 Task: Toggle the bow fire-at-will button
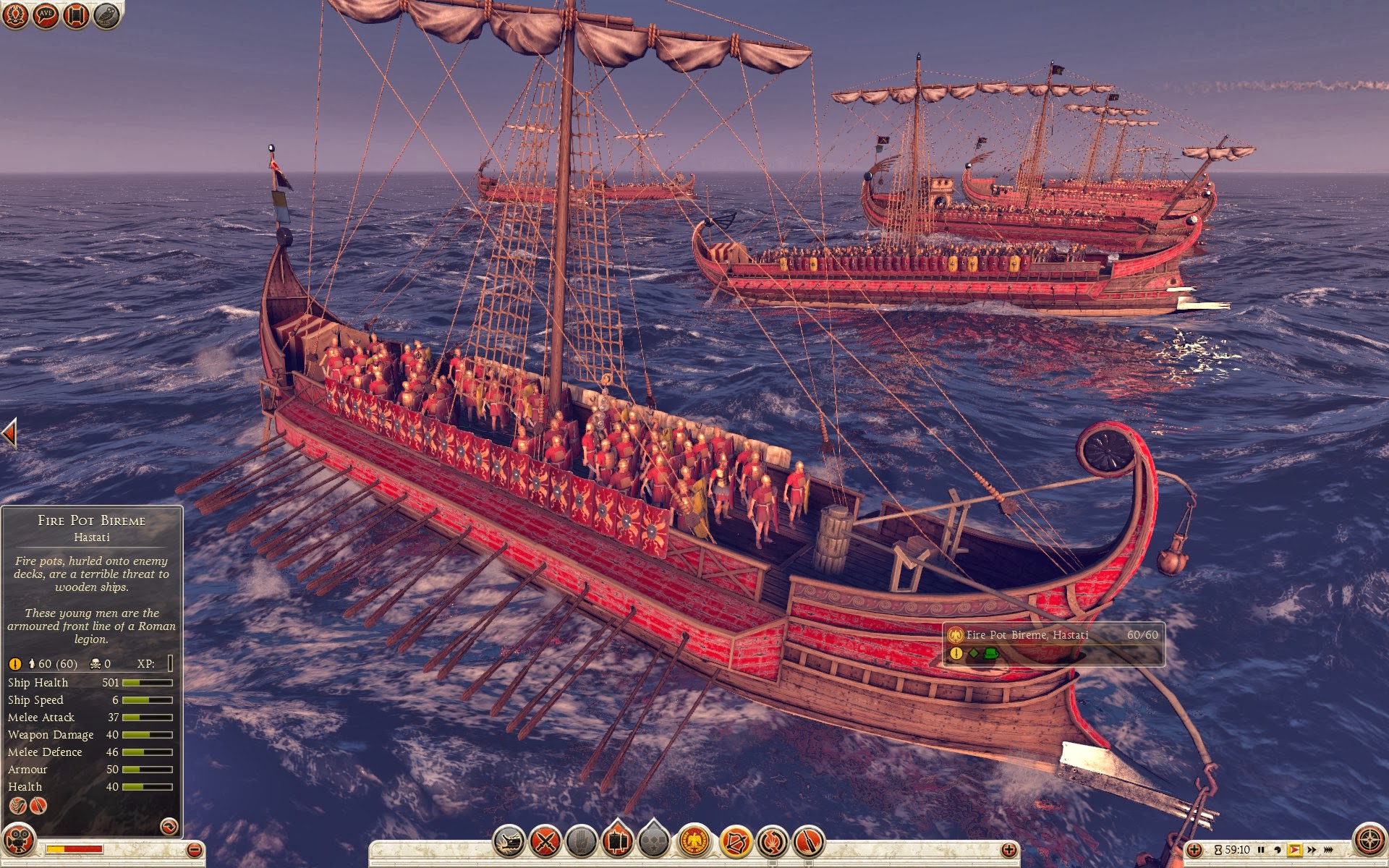[x=735, y=842]
